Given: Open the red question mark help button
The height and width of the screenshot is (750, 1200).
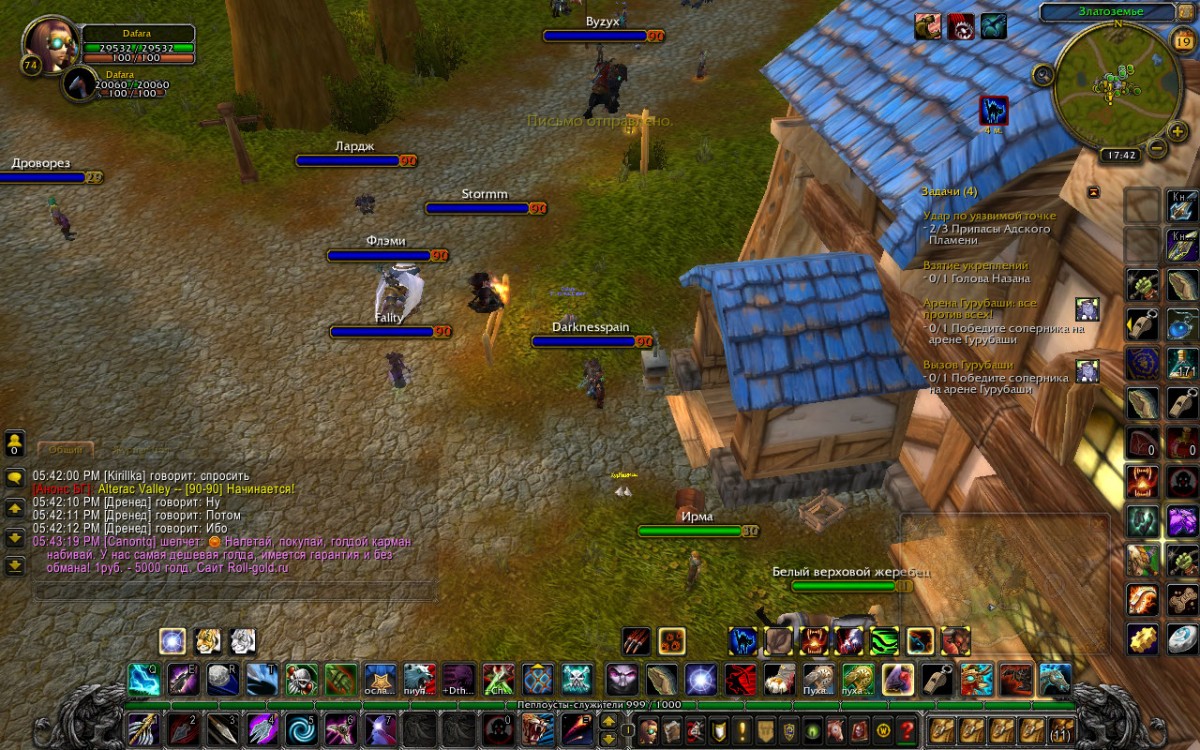Looking at the screenshot, I should [x=907, y=729].
